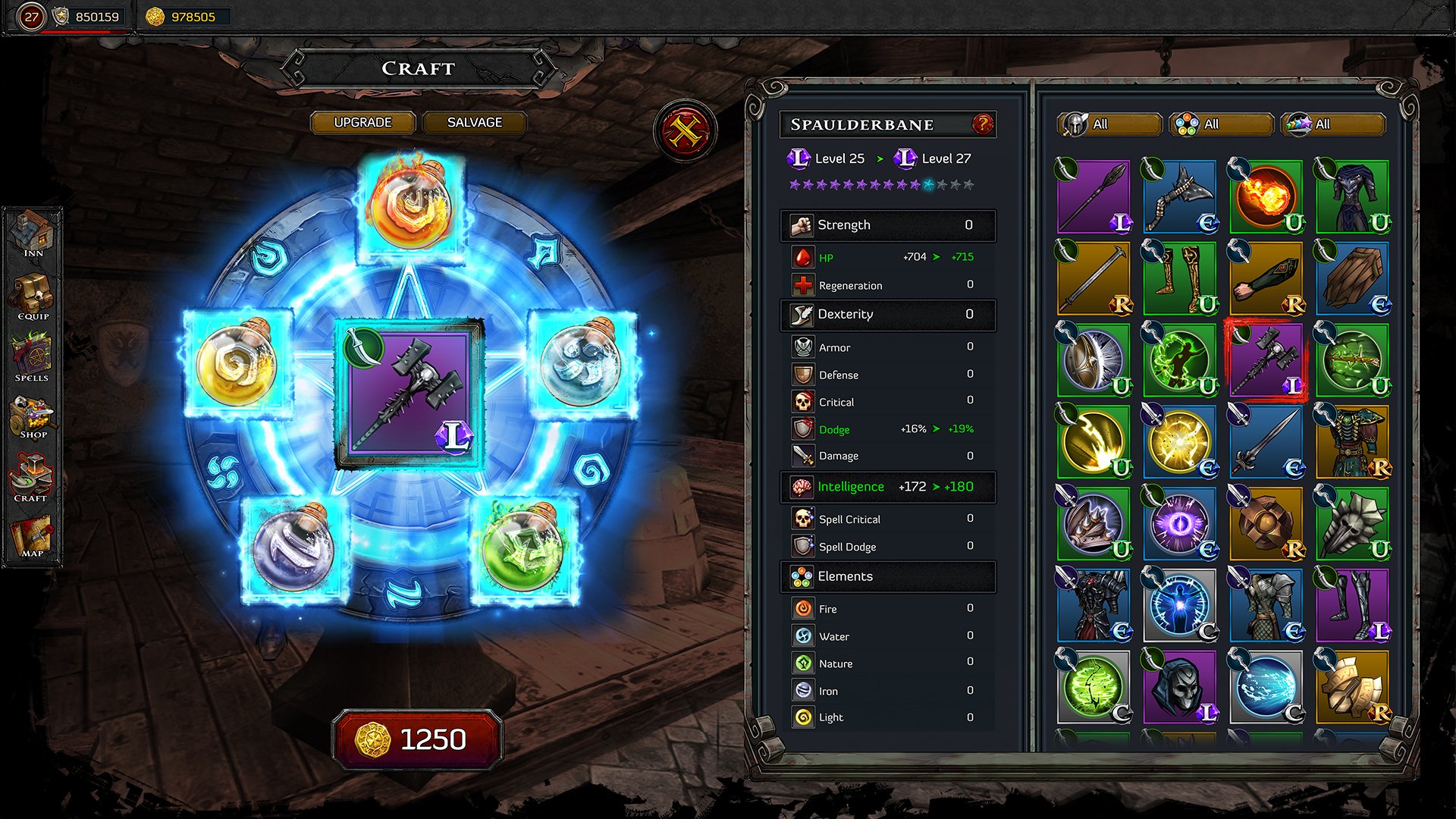This screenshot has height=819, width=1456.
Task: Open the rarity filter with gems icon
Action: pos(1332,124)
